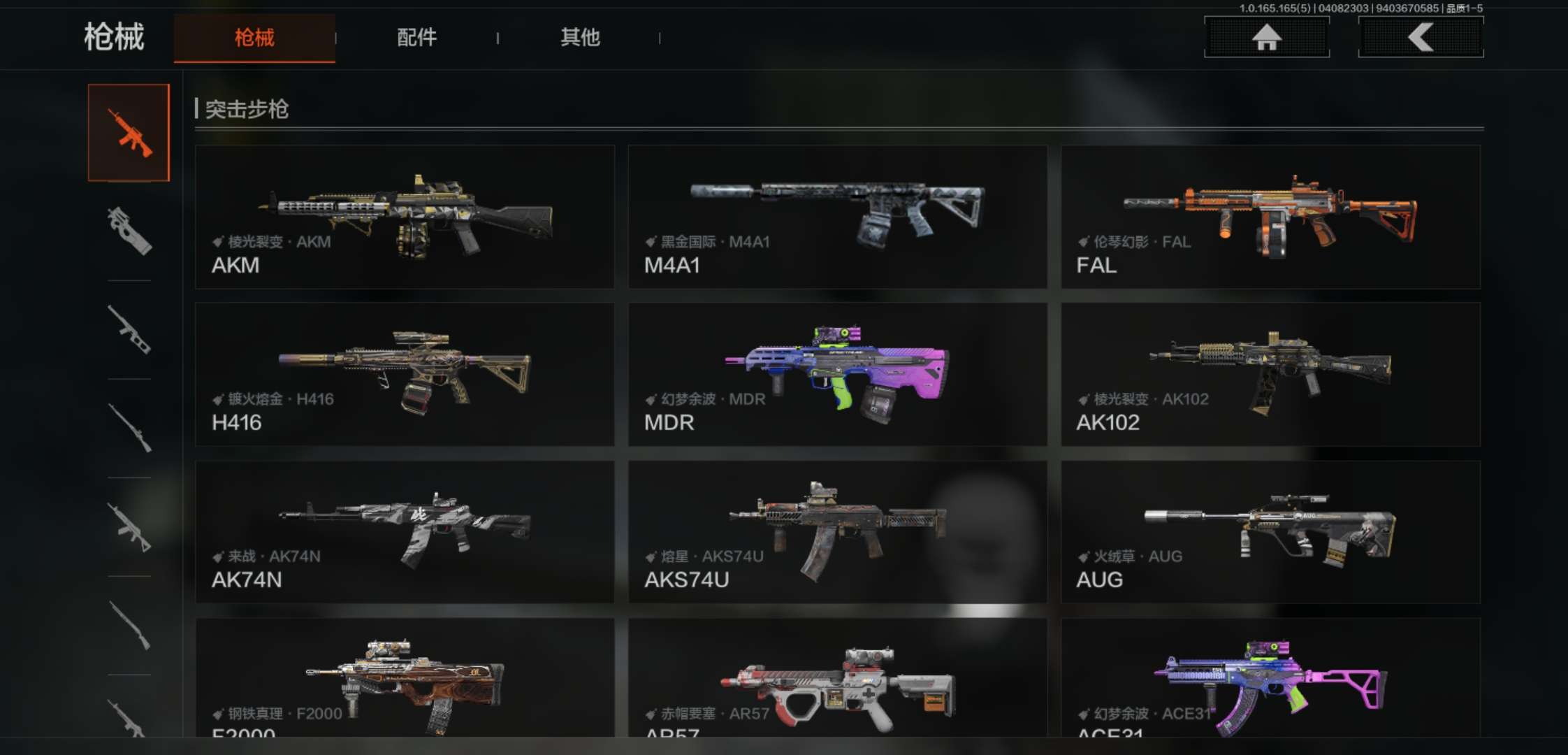Click the back arrow button

pyautogui.click(x=1421, y=37)
